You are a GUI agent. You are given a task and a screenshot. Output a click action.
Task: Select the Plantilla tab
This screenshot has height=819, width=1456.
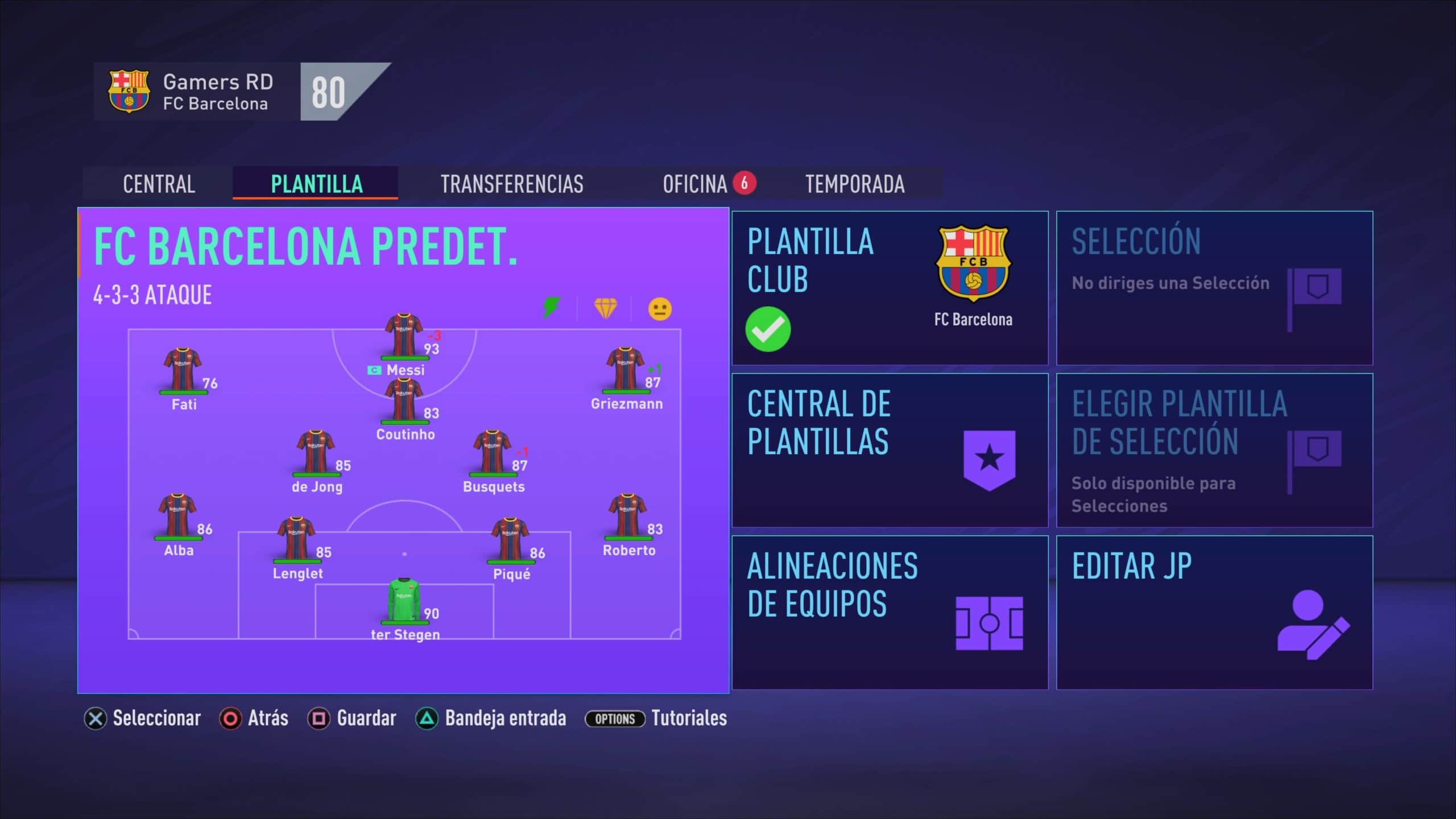[x=316, y=184]
